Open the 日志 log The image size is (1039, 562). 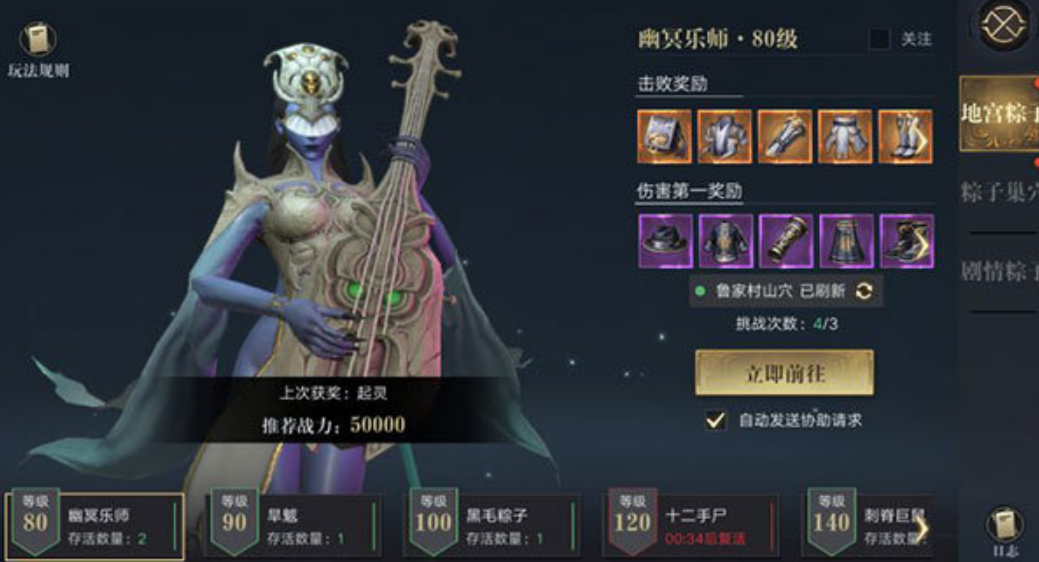pyautogui.click(x=1004, y=530)
